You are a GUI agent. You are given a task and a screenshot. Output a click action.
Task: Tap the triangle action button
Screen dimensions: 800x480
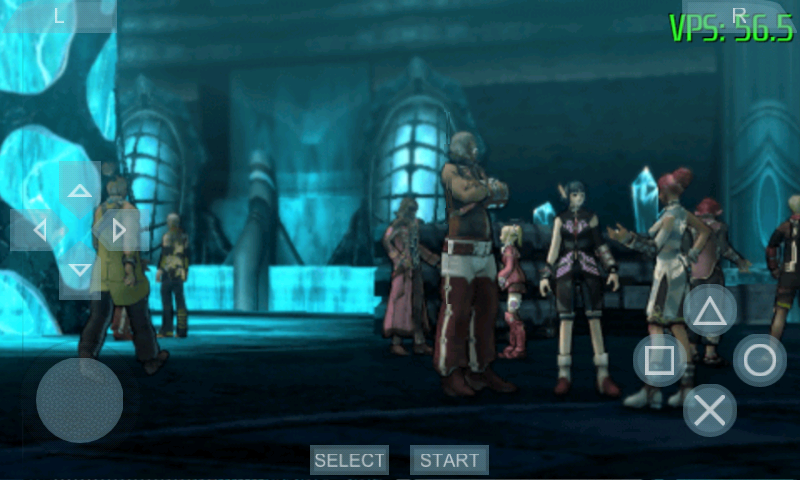pyautogui.click(x=710, y=311)
